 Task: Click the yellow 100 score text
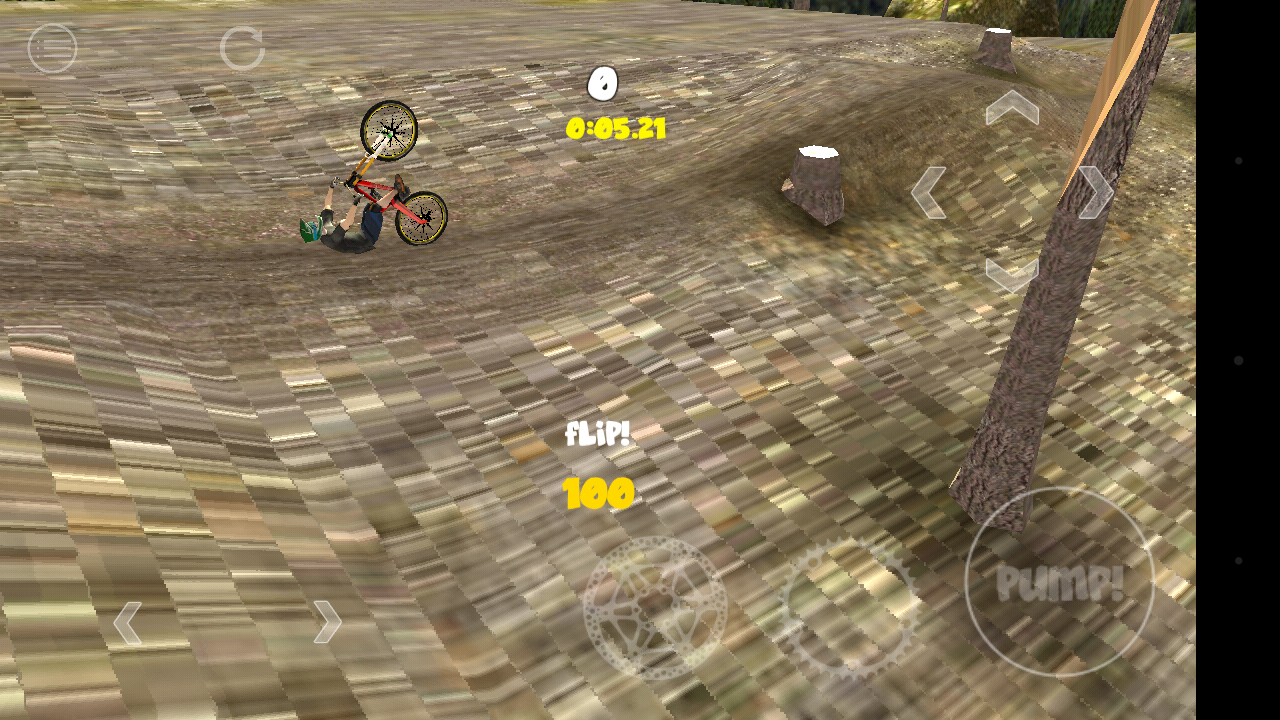[597, 493]
